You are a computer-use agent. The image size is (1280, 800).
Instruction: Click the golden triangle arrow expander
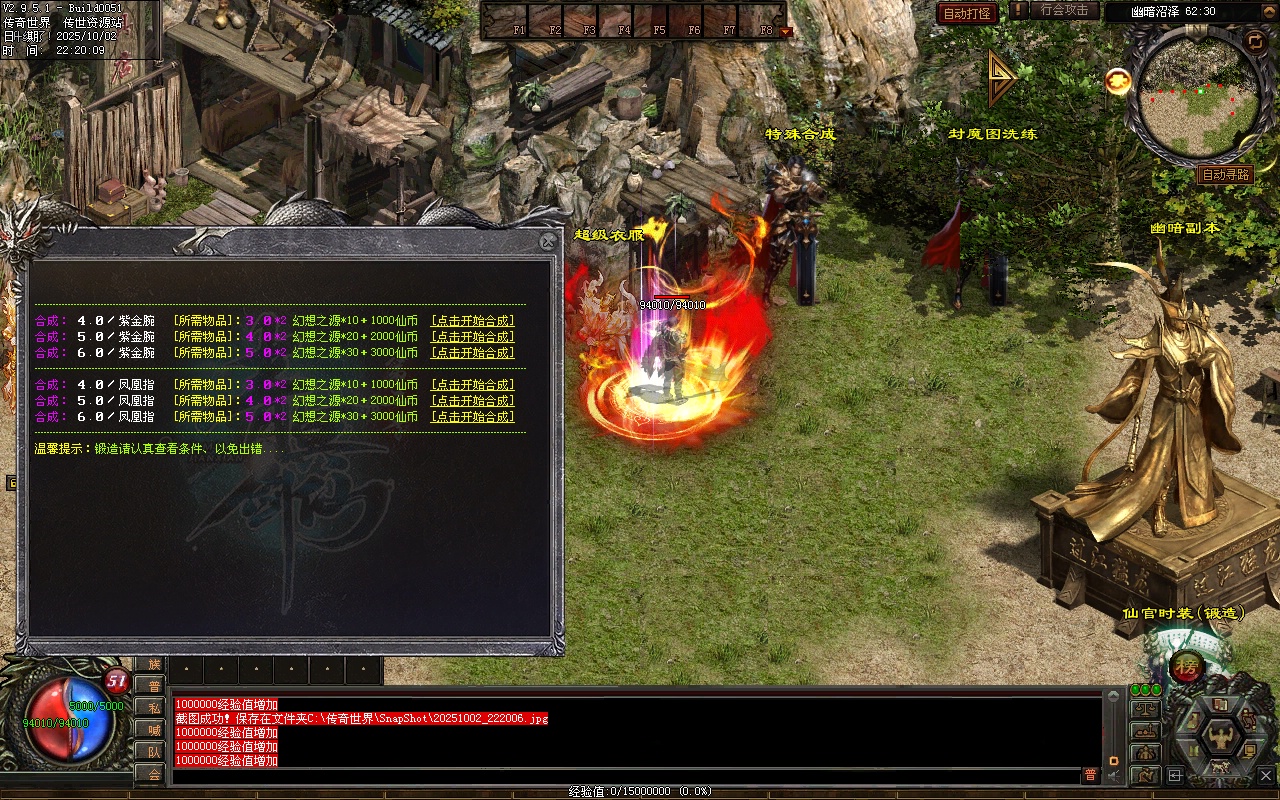[1001, 78]
